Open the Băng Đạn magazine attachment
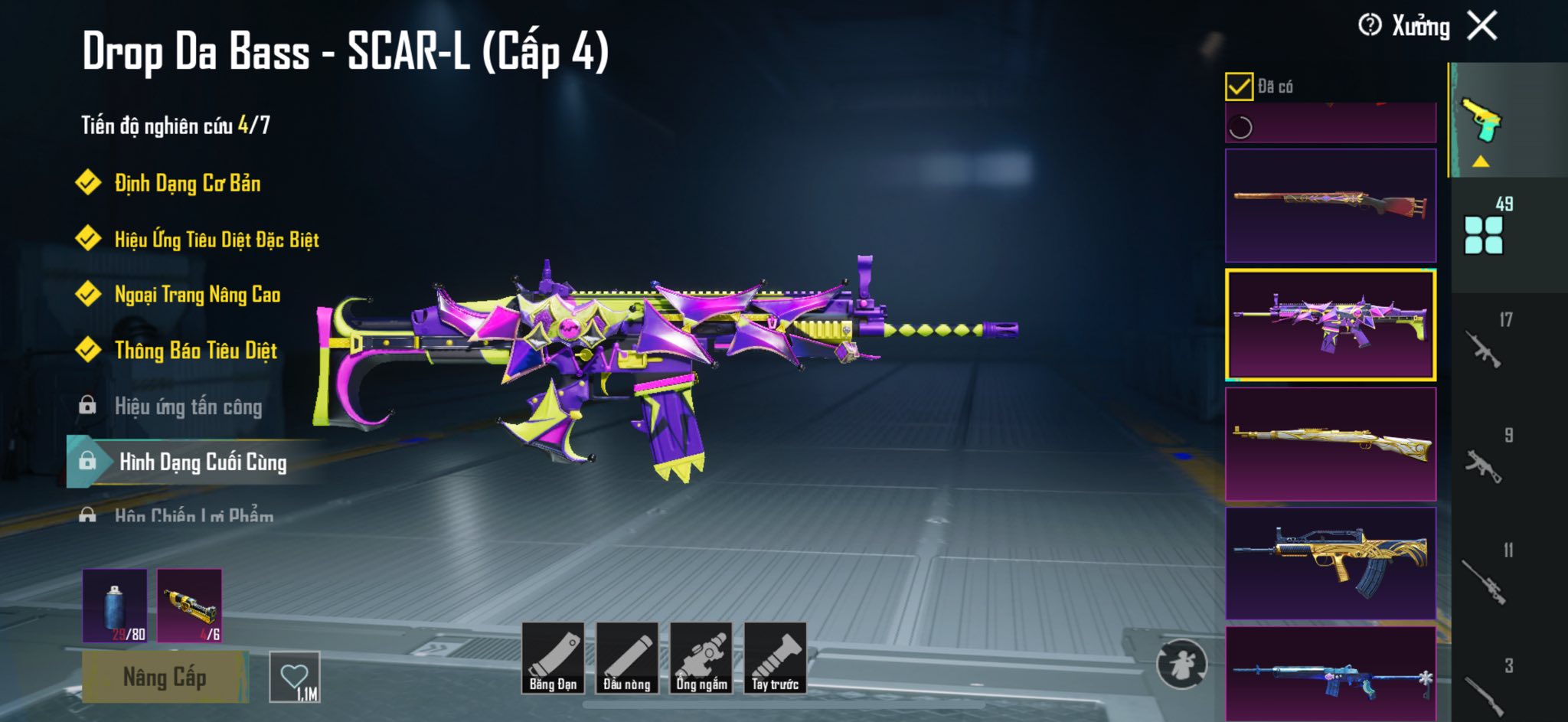The image size is (1568, 722). 553,658
